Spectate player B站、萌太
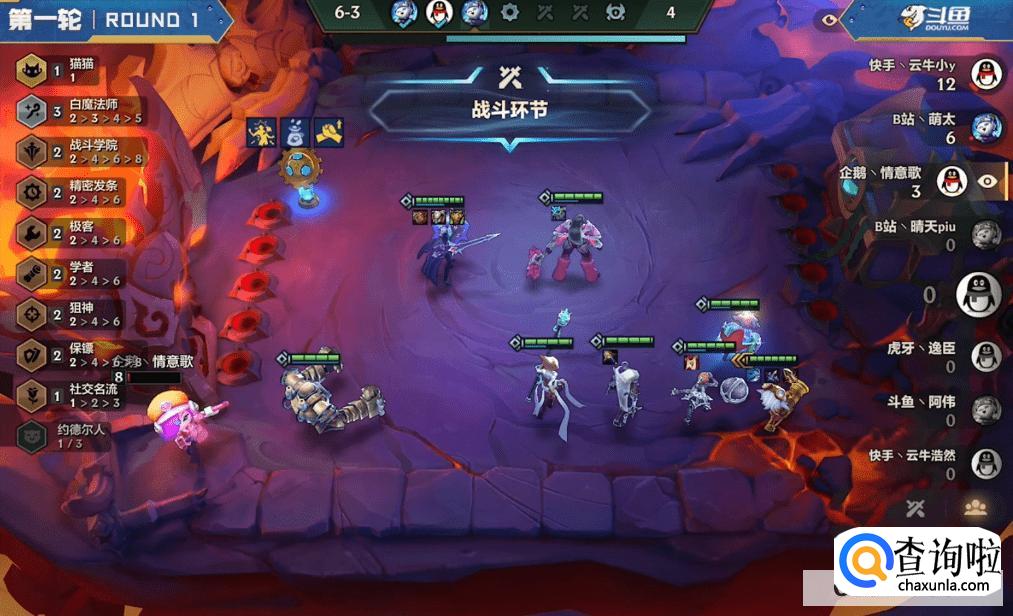Screen dimensions: 1013x616 tap(986, 127)
